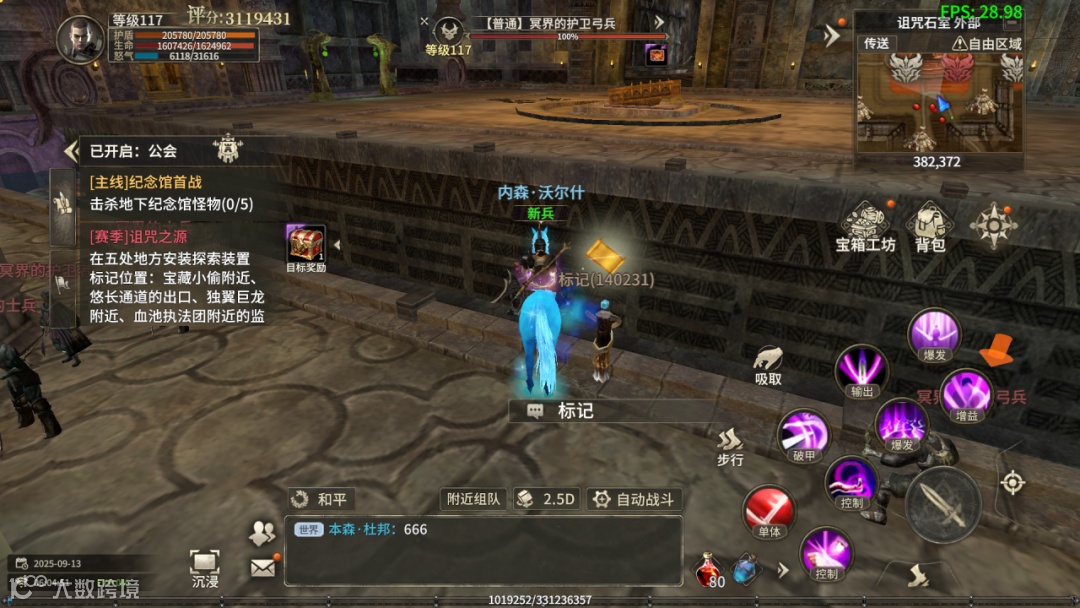Toggle 步行 walking mode
Viewport: 1080px width, 608px height.
click(730, 445)
